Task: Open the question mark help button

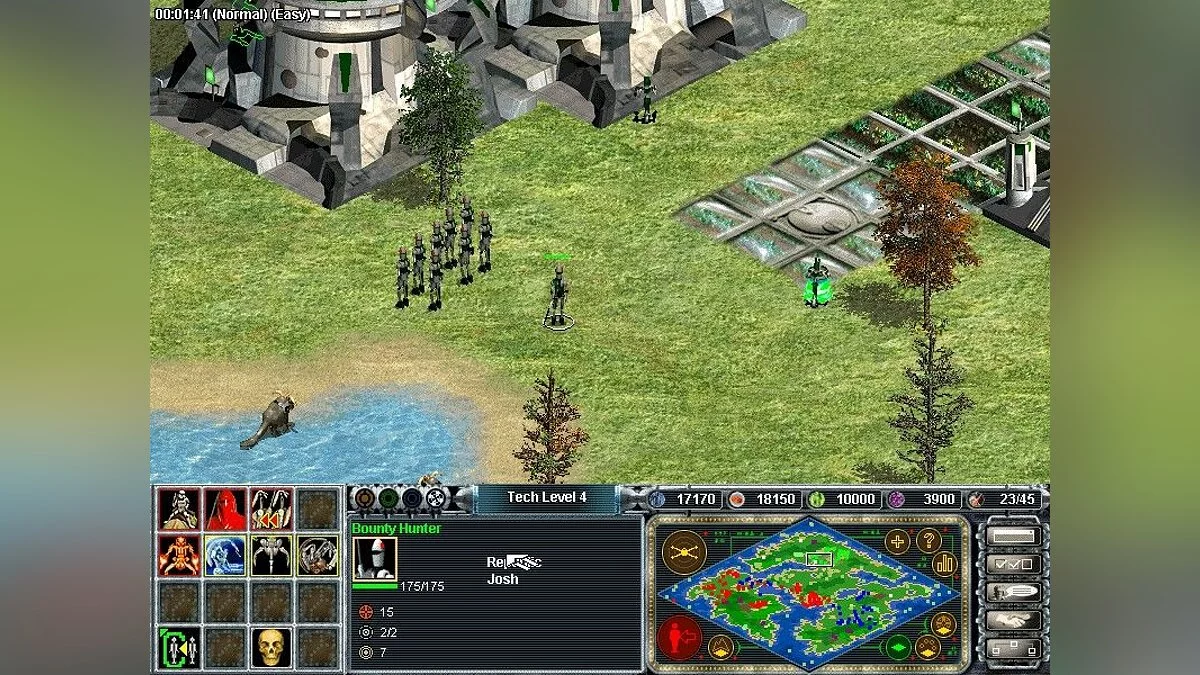Action: (x=929, y=541)
